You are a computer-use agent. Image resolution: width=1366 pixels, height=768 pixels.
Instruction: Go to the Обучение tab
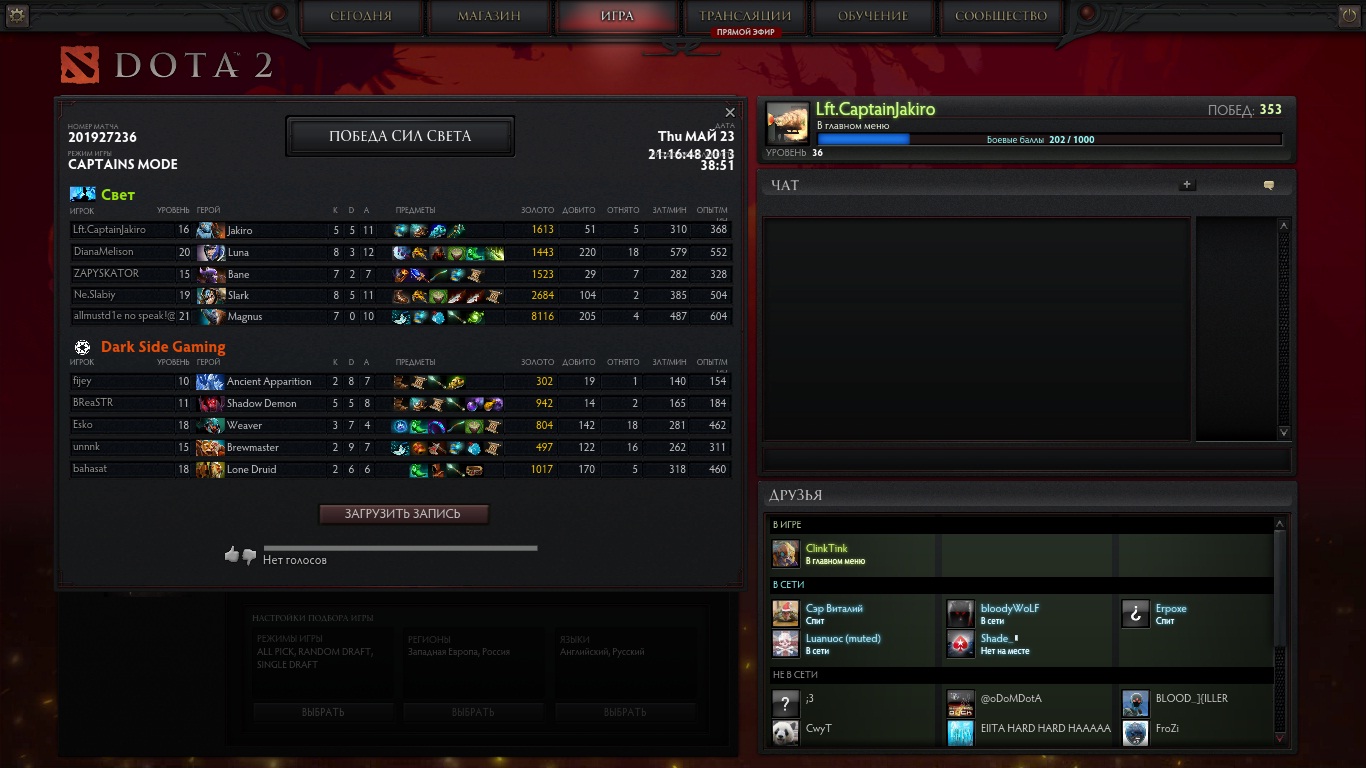(x=873, y=16)
